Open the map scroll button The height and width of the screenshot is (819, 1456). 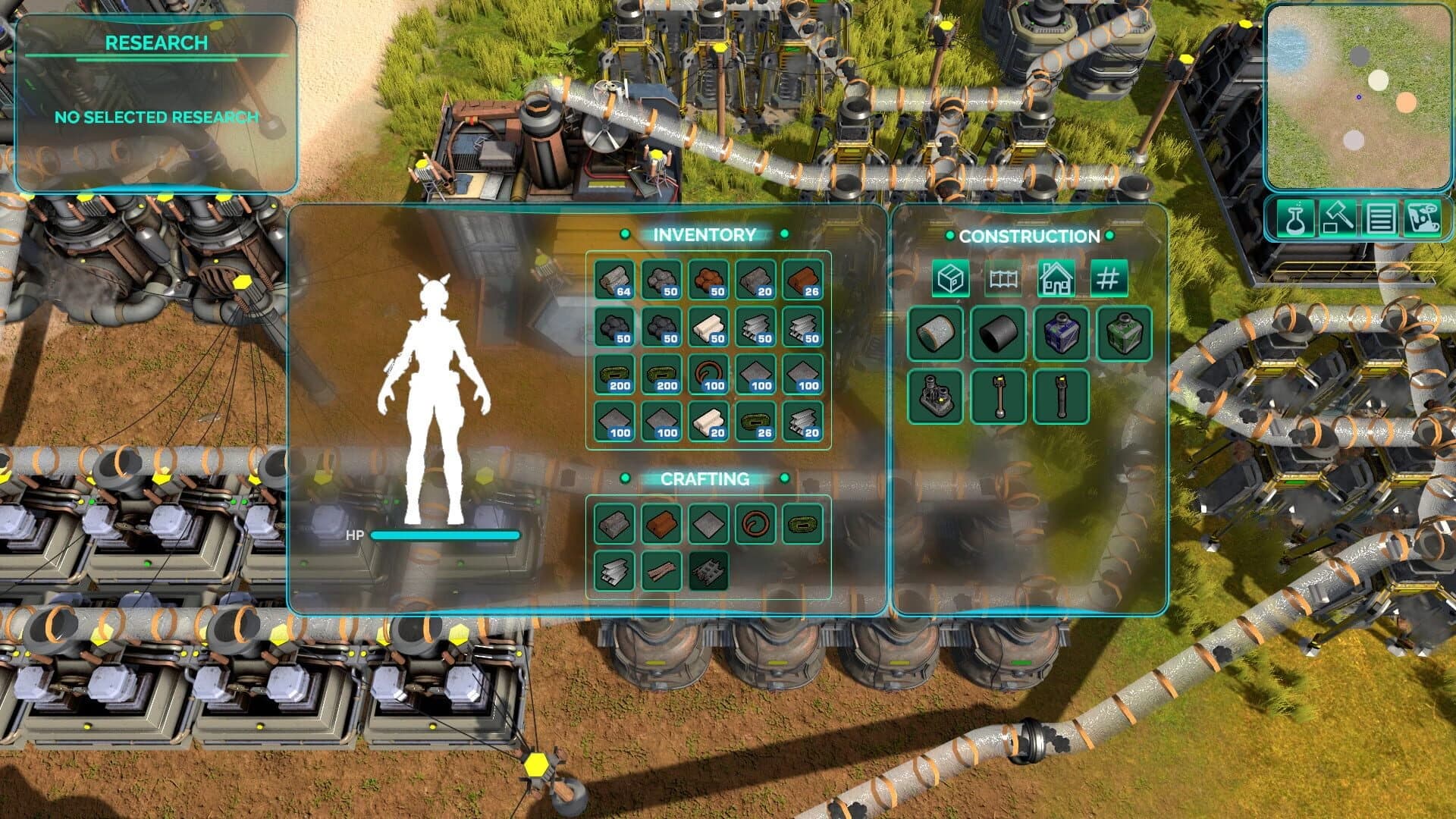(1422, 218)
